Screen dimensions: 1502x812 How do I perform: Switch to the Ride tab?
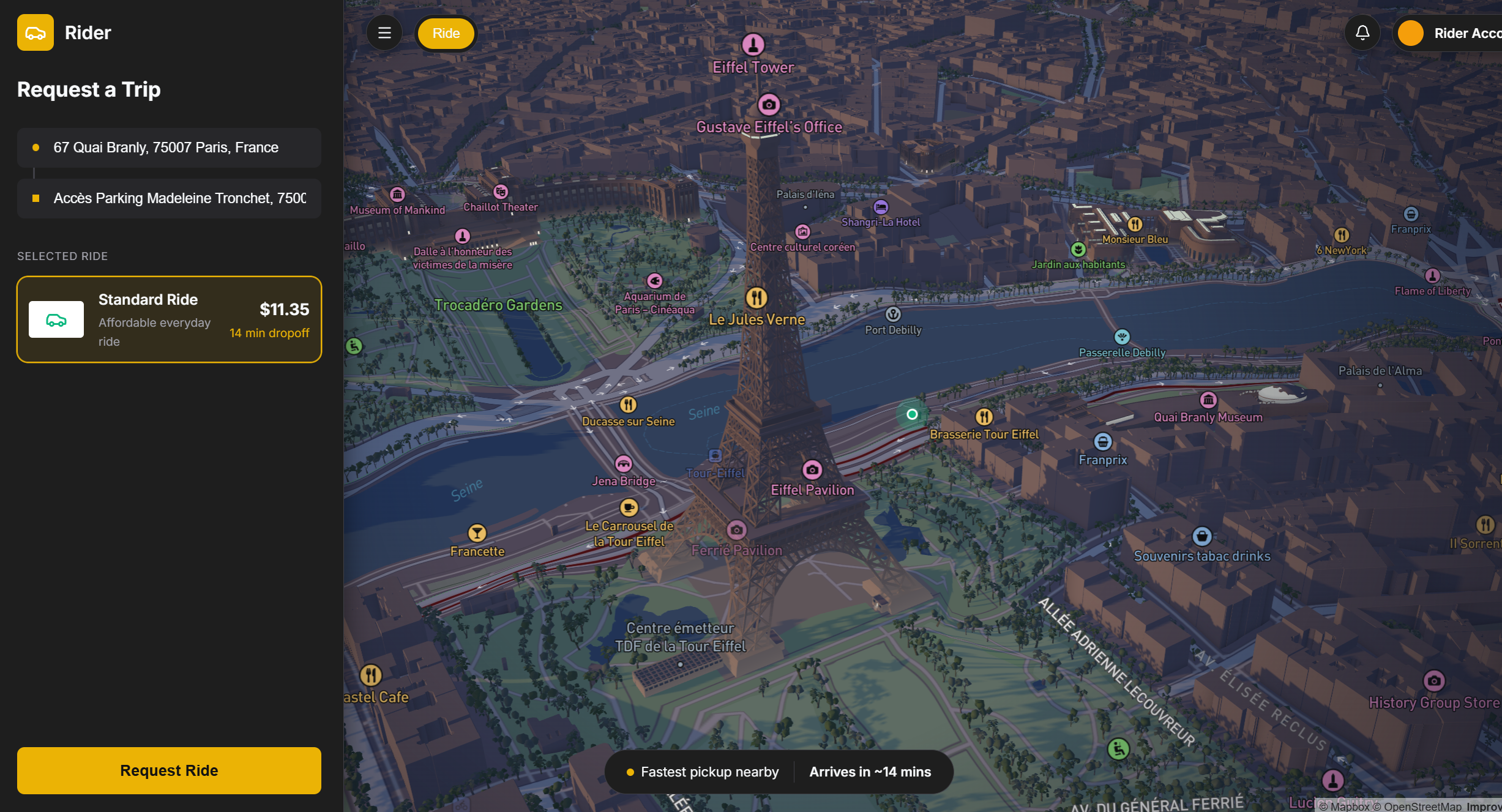tap(446, 33)
